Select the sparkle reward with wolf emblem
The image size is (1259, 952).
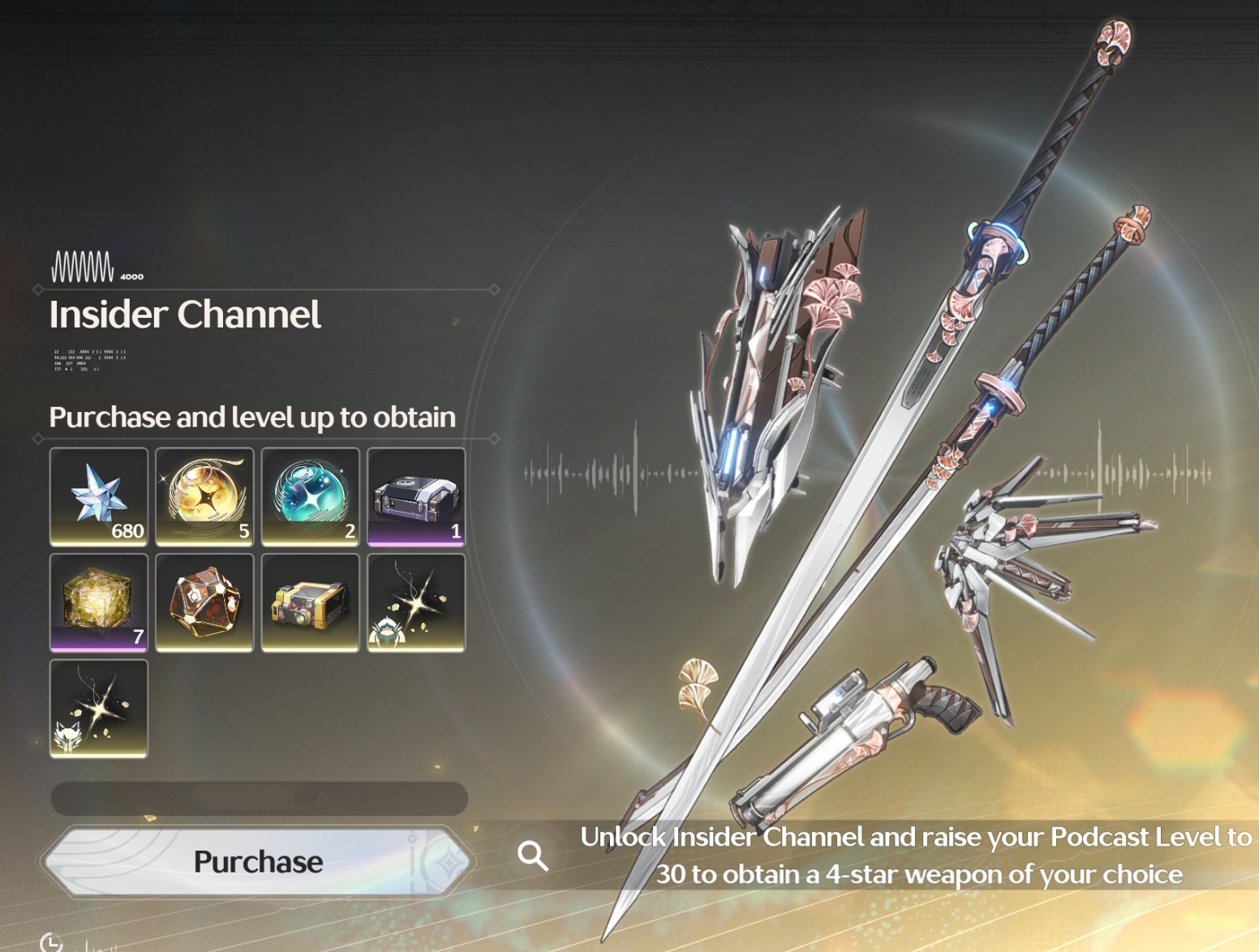[99, 708]
